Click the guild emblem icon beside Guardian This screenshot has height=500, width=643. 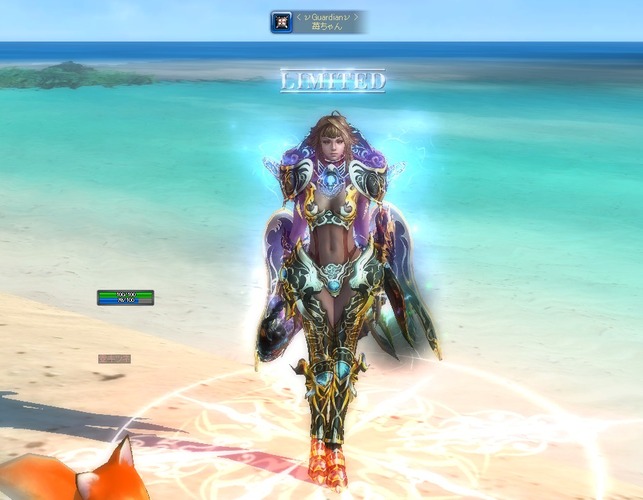pos(281,22)
